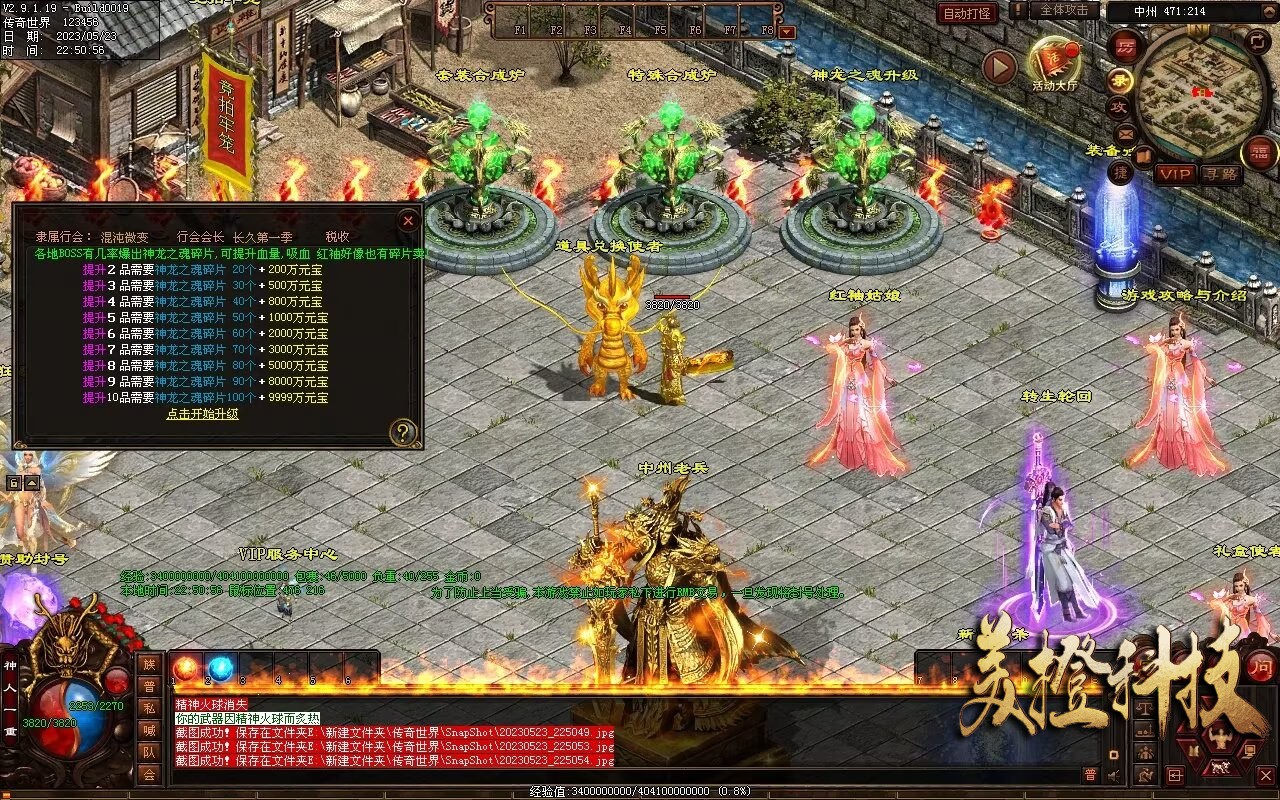Image resolution: width=1280 pixels, height=800 pixels.
Task: Click the yellow 点击开始升级 link
Action: coord(202,413)
